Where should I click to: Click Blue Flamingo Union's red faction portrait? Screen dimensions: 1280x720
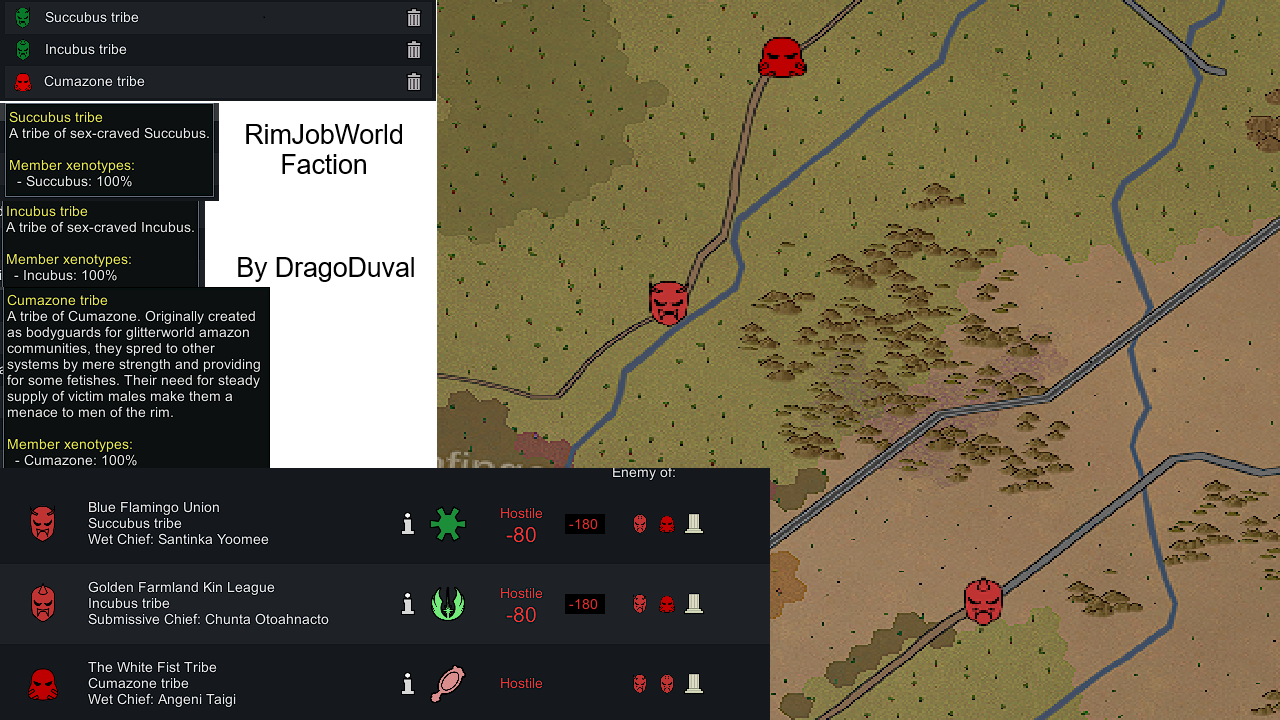[43, 523]
